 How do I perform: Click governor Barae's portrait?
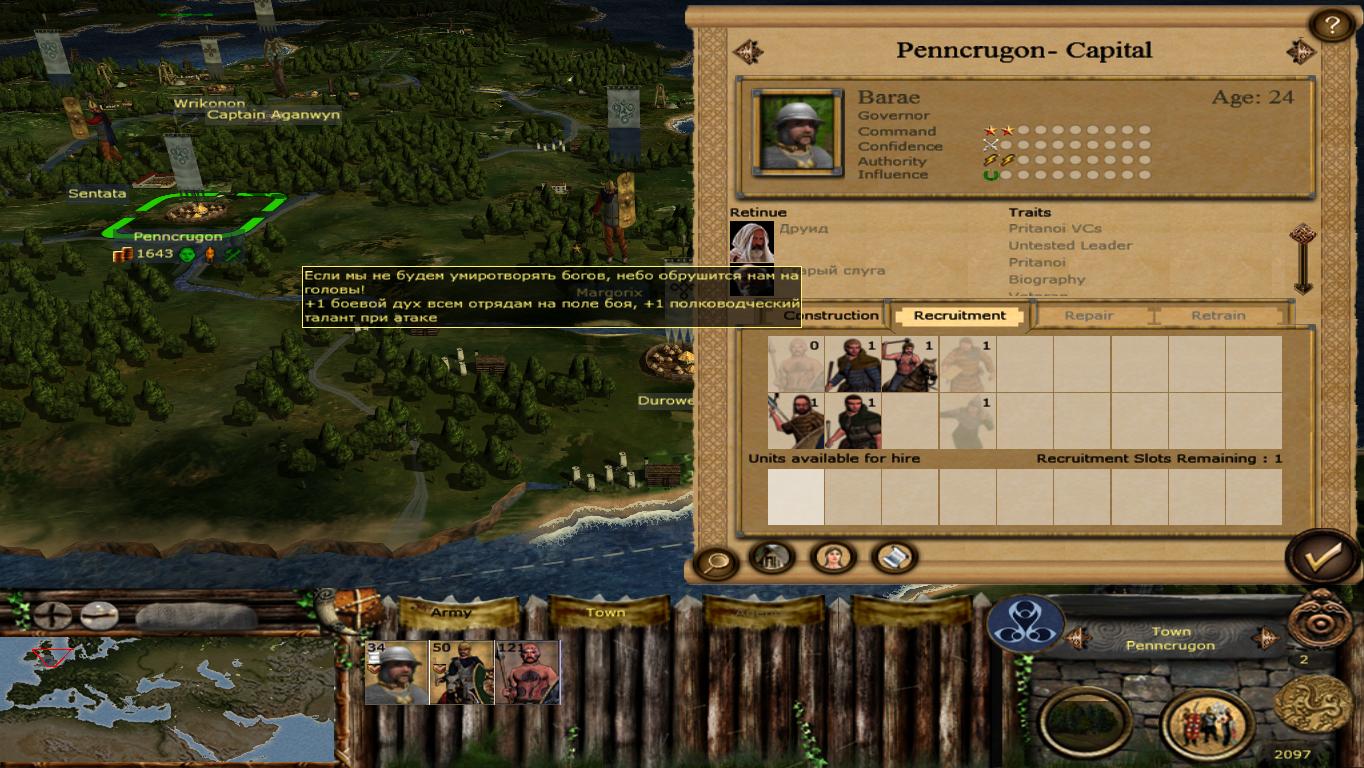(x=798, y=132)
